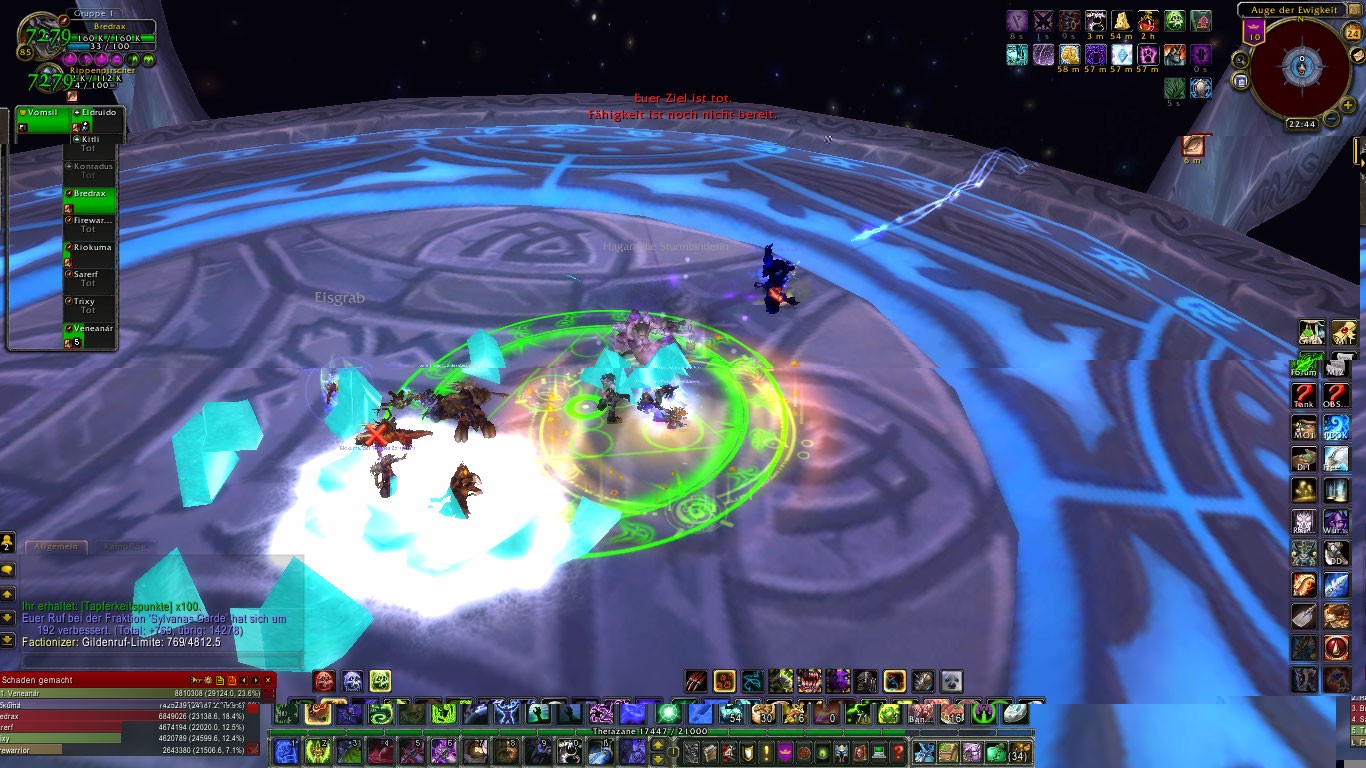Click the 22:44 clock on the minimap
1366x768 pixels.
point(1302,124)
